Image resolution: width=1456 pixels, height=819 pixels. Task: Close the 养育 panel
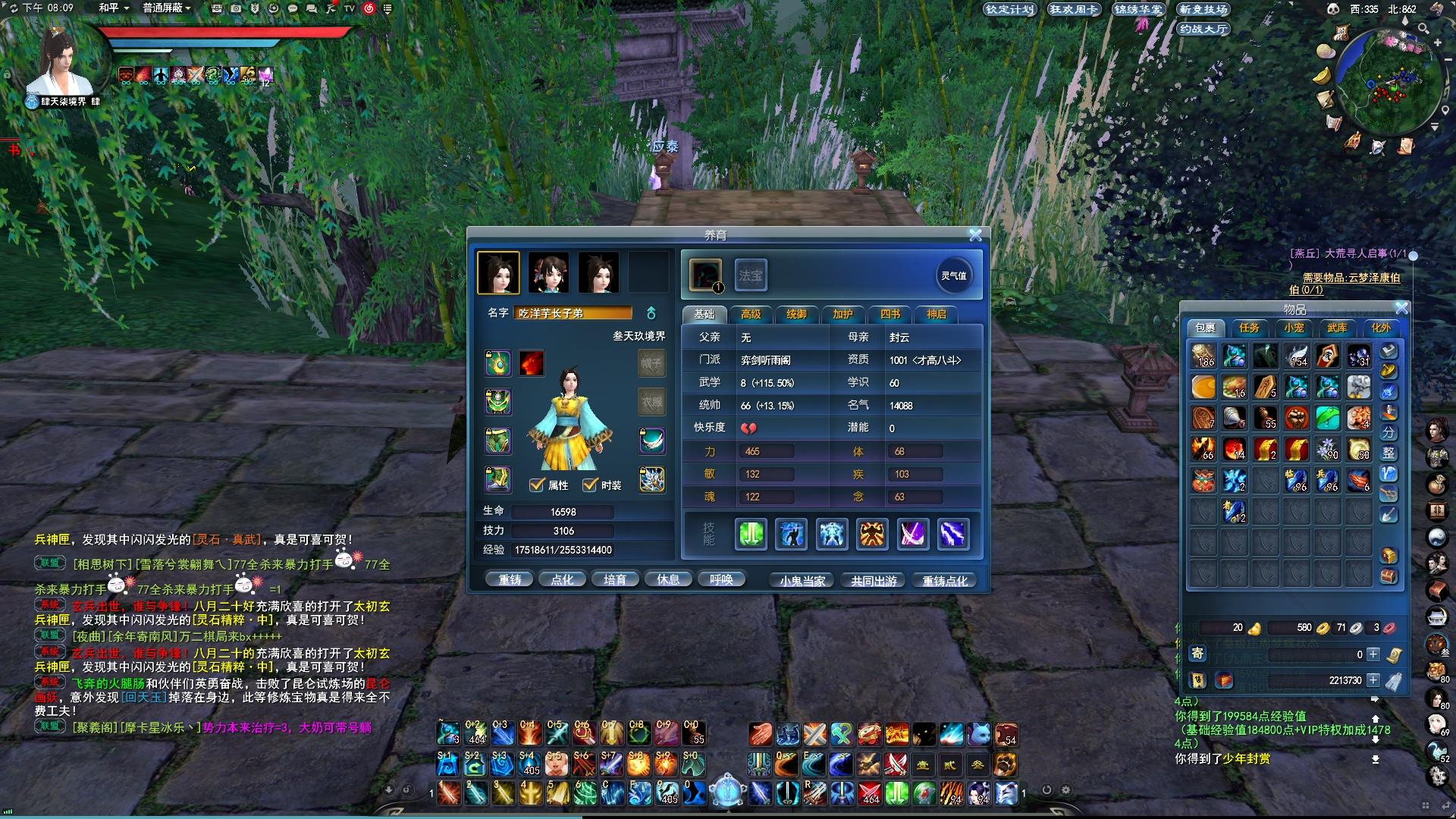(x=975, y=236)
